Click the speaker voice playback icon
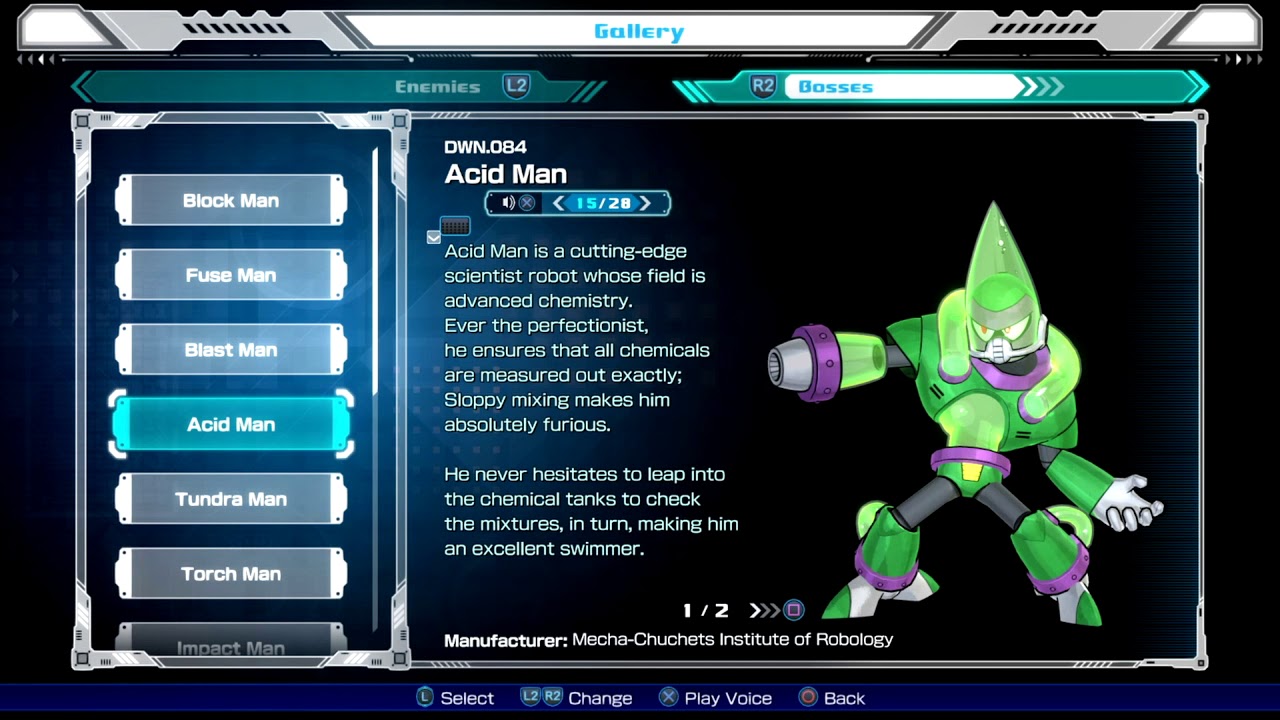This screenshot has width=1280, height=720. [508, 203]
